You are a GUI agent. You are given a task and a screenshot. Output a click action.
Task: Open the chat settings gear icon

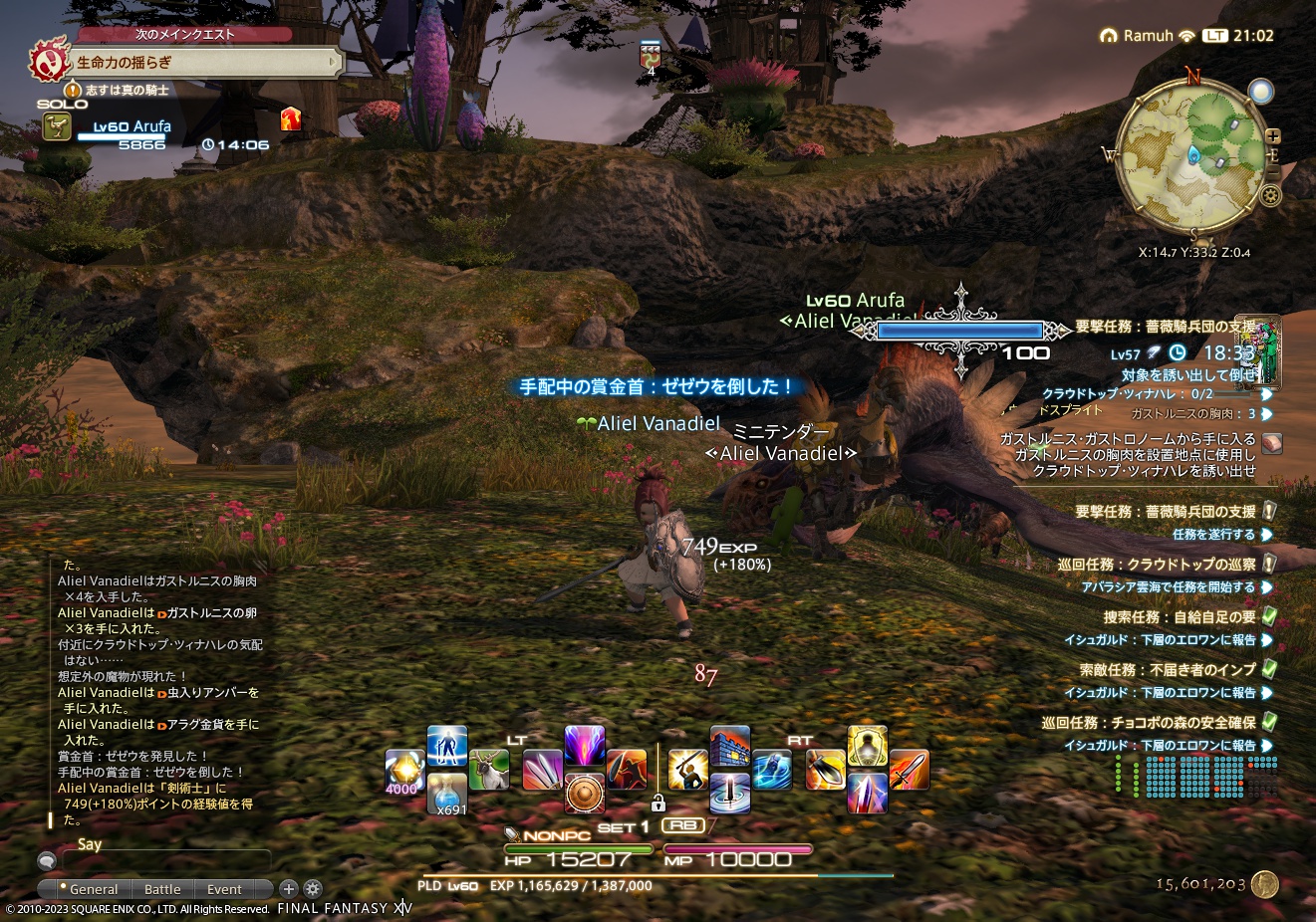312,888
